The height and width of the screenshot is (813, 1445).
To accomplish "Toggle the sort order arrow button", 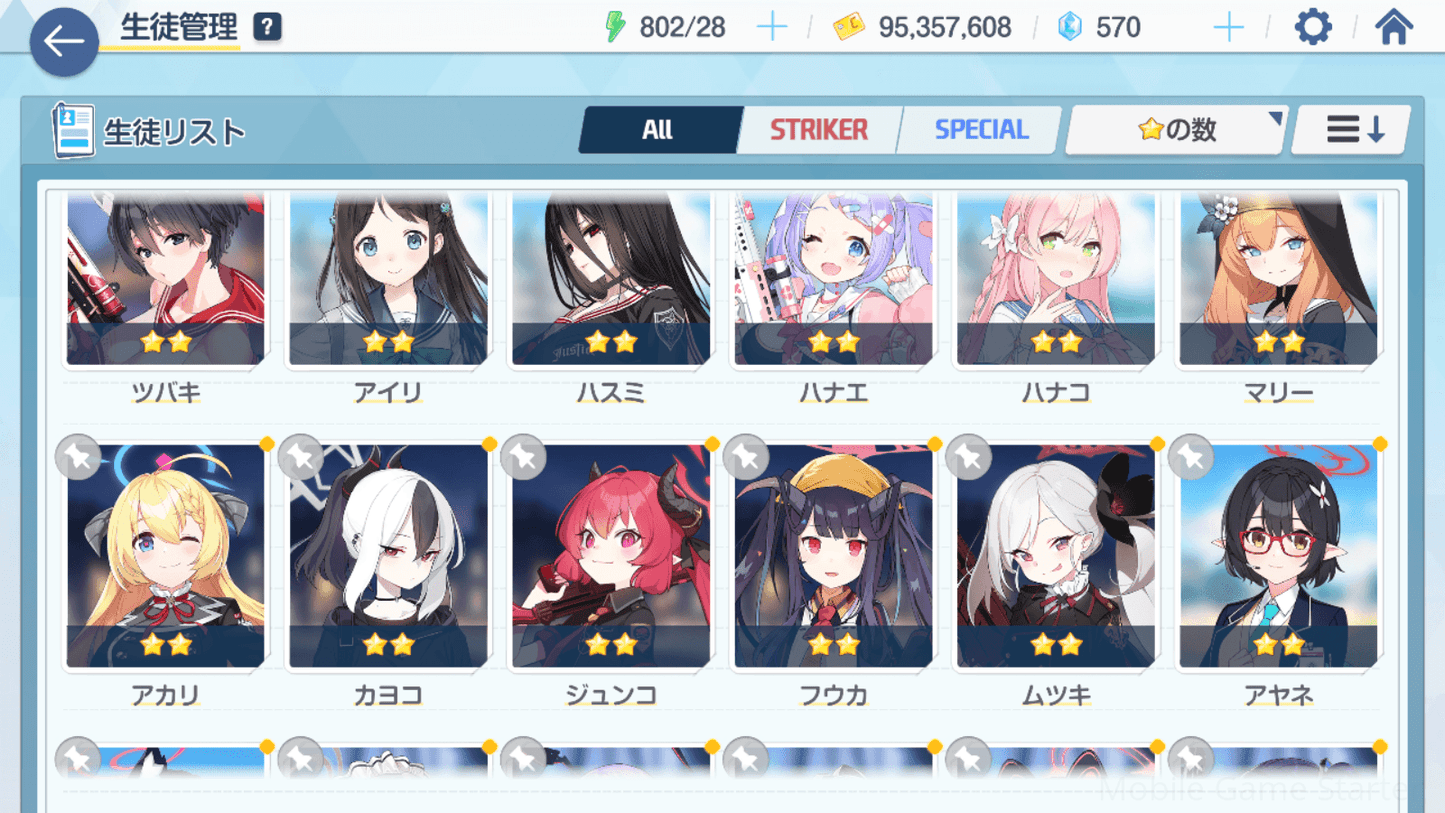I will 1353,130.
